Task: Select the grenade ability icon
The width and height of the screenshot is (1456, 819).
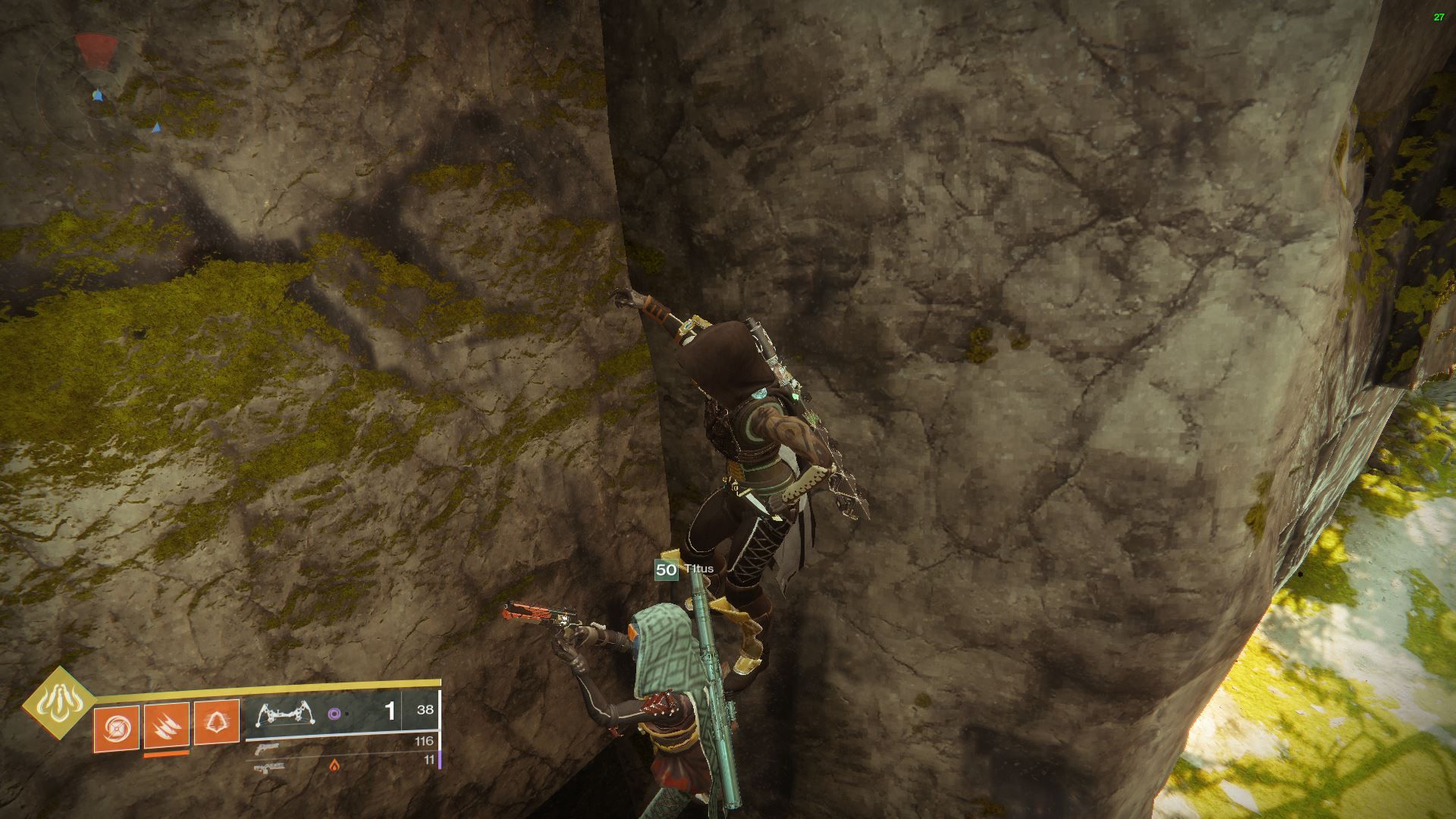Action: [x=116, y=729]
